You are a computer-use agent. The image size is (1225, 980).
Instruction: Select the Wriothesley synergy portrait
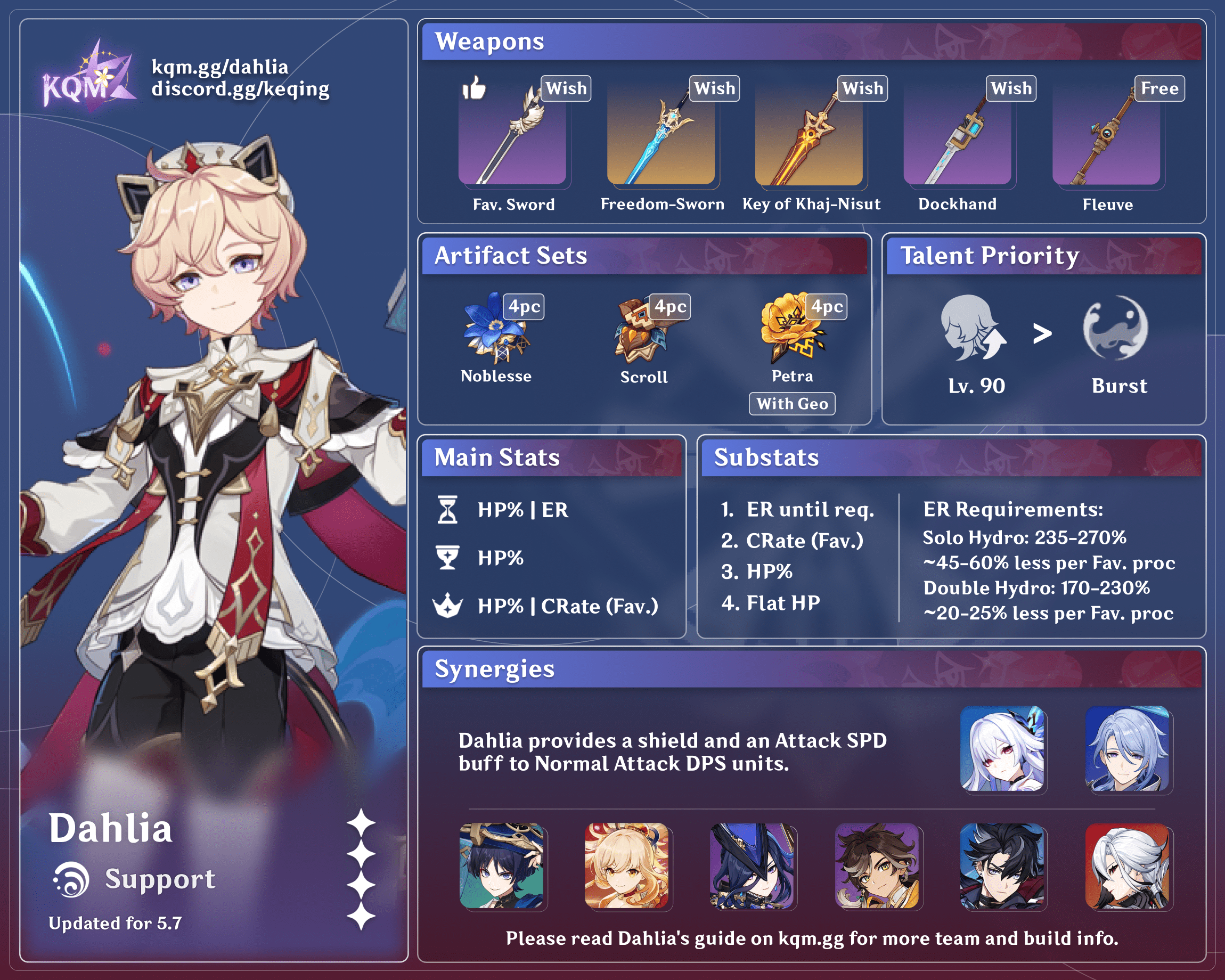click(1002, 866)
